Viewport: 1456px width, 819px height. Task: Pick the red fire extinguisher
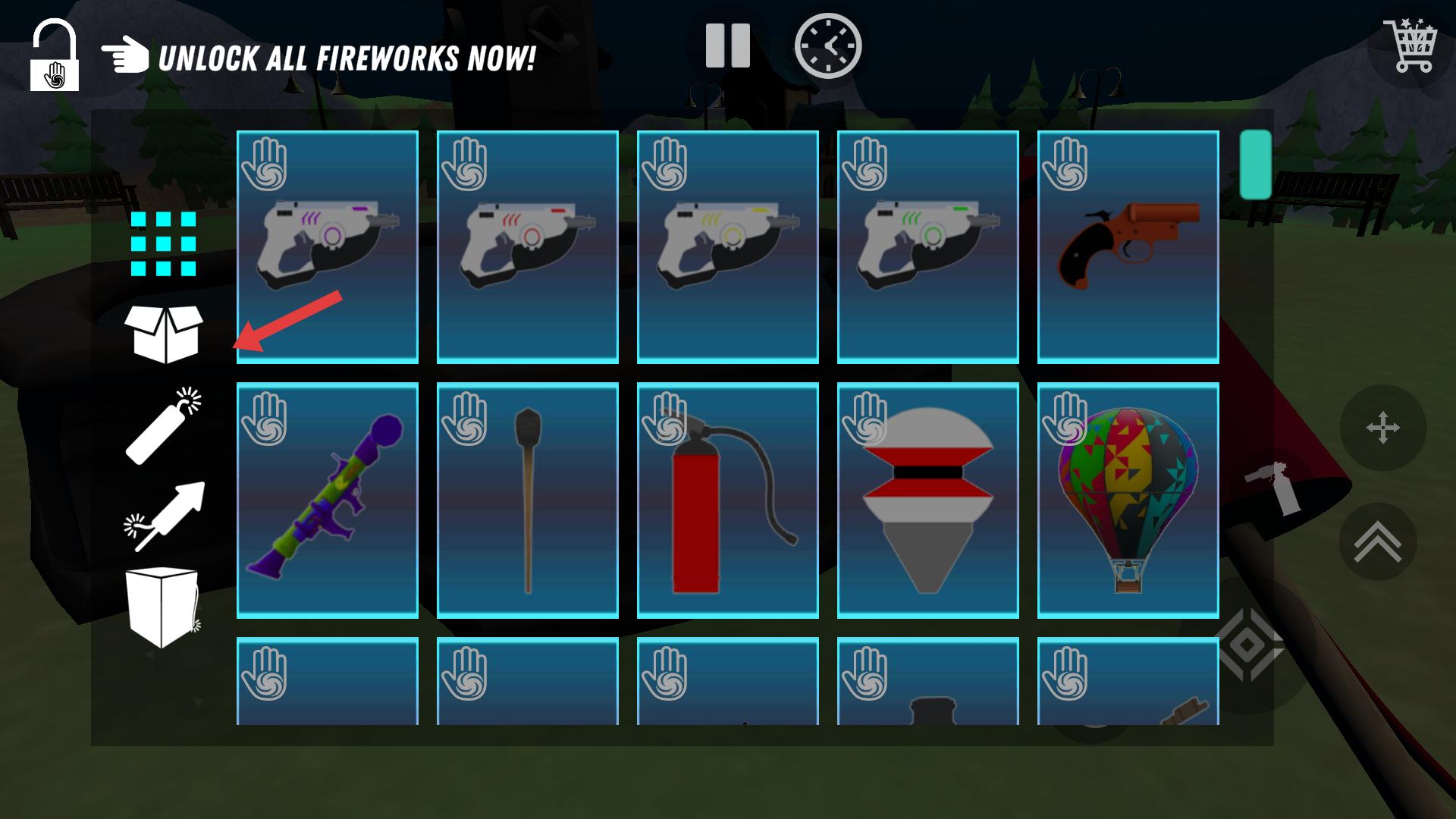[x=728, y=500]
